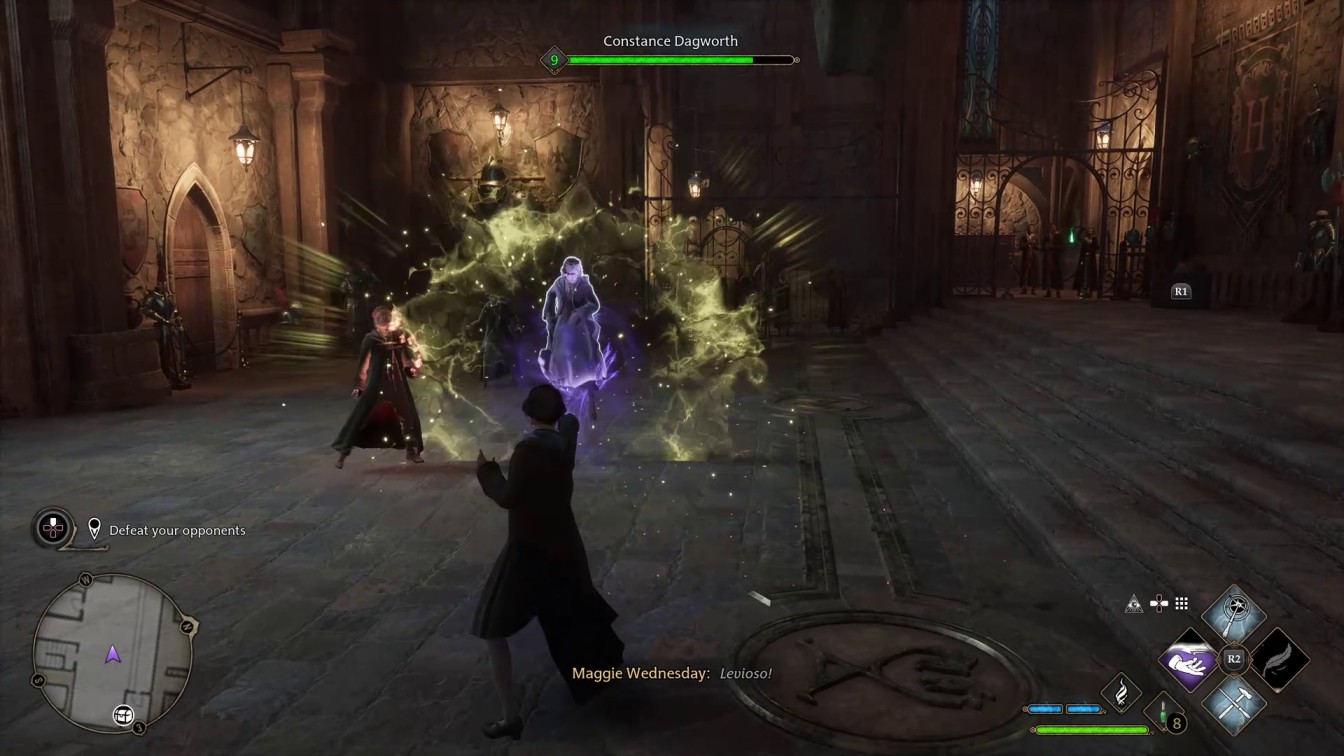Cast the highlighted purple hand spell
Viewport: 1344px width, 756px height.
[x=1190, y=659]
